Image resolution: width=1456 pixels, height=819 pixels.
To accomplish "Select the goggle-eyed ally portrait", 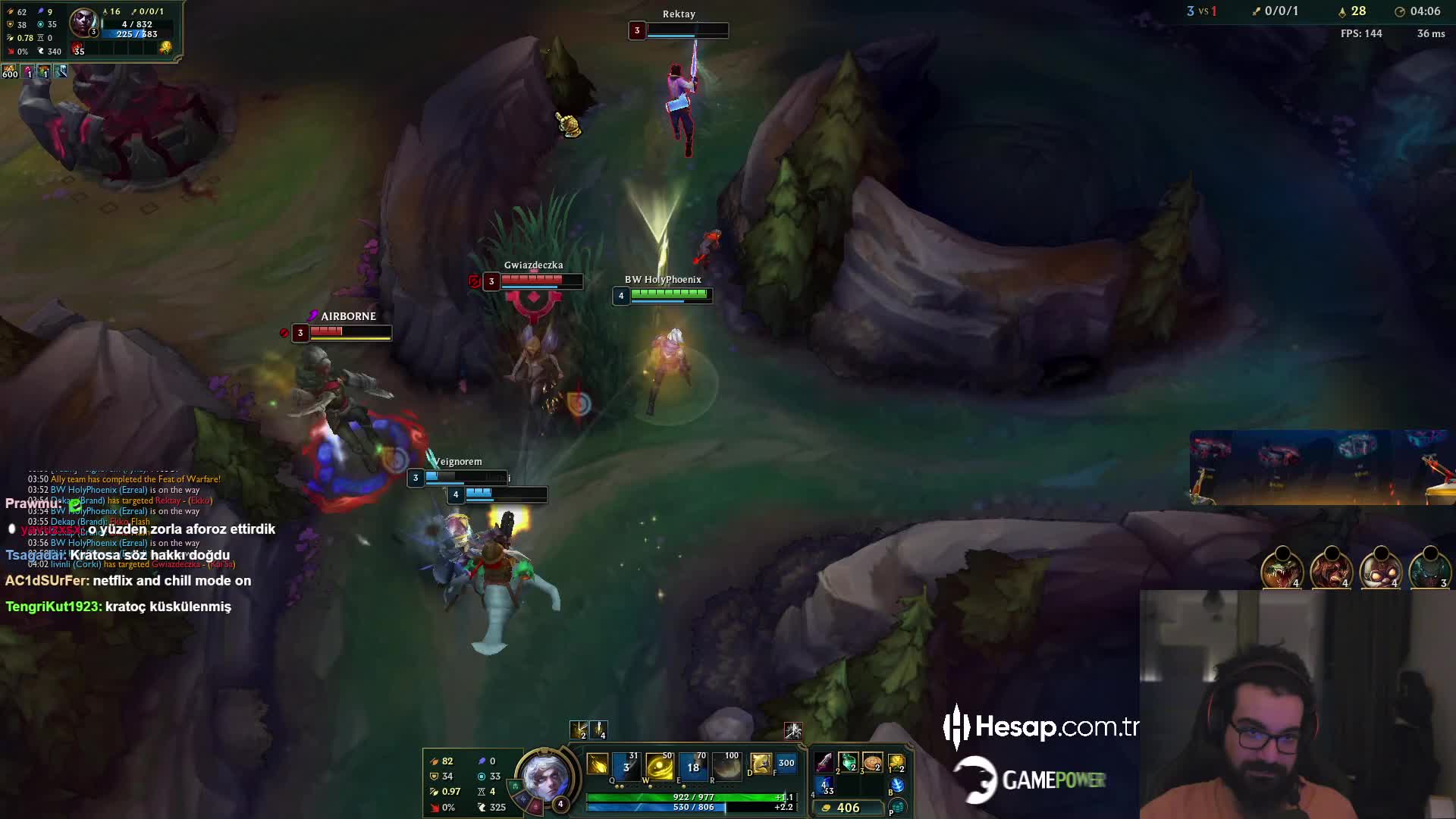I will tap(1380, 569).
